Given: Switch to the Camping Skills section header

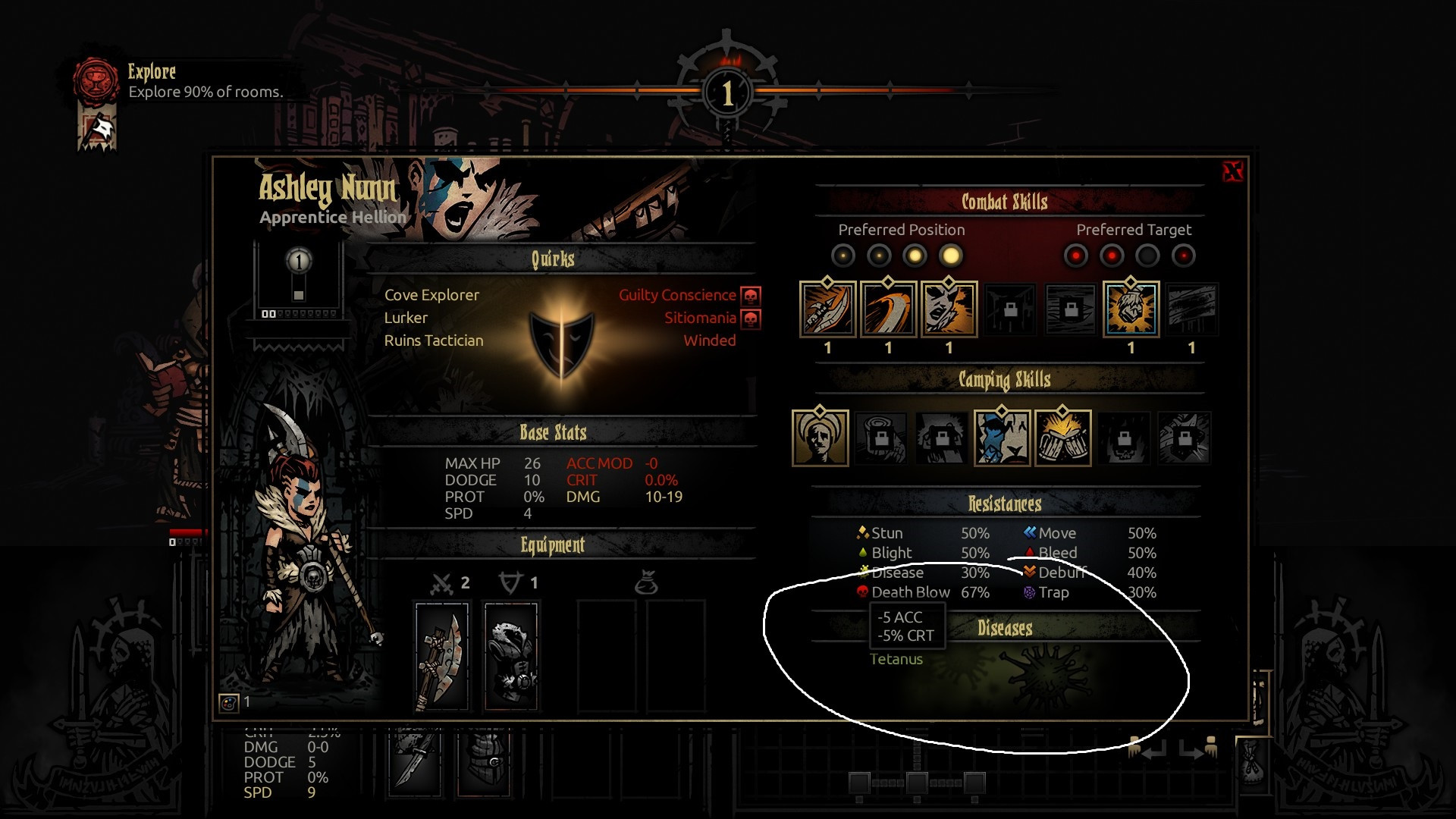Looking at the screenshot, I should point(1005,380).
